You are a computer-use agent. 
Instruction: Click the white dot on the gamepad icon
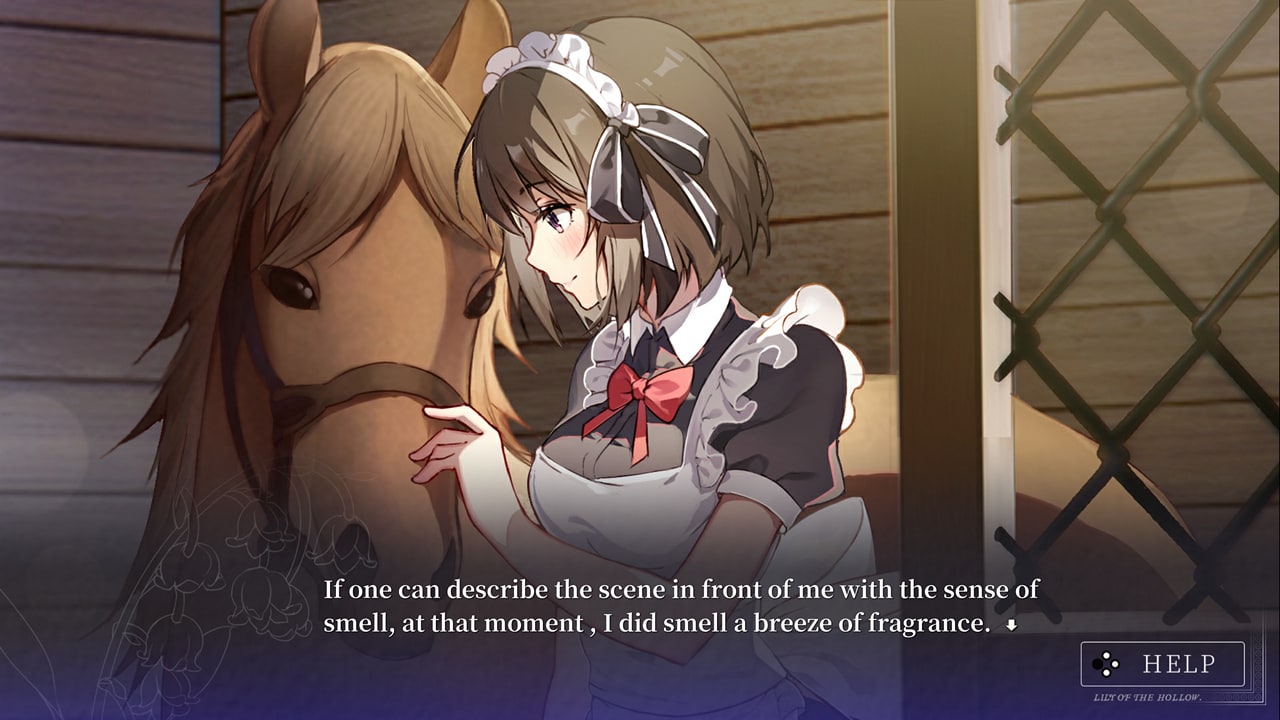[1106, 655]
